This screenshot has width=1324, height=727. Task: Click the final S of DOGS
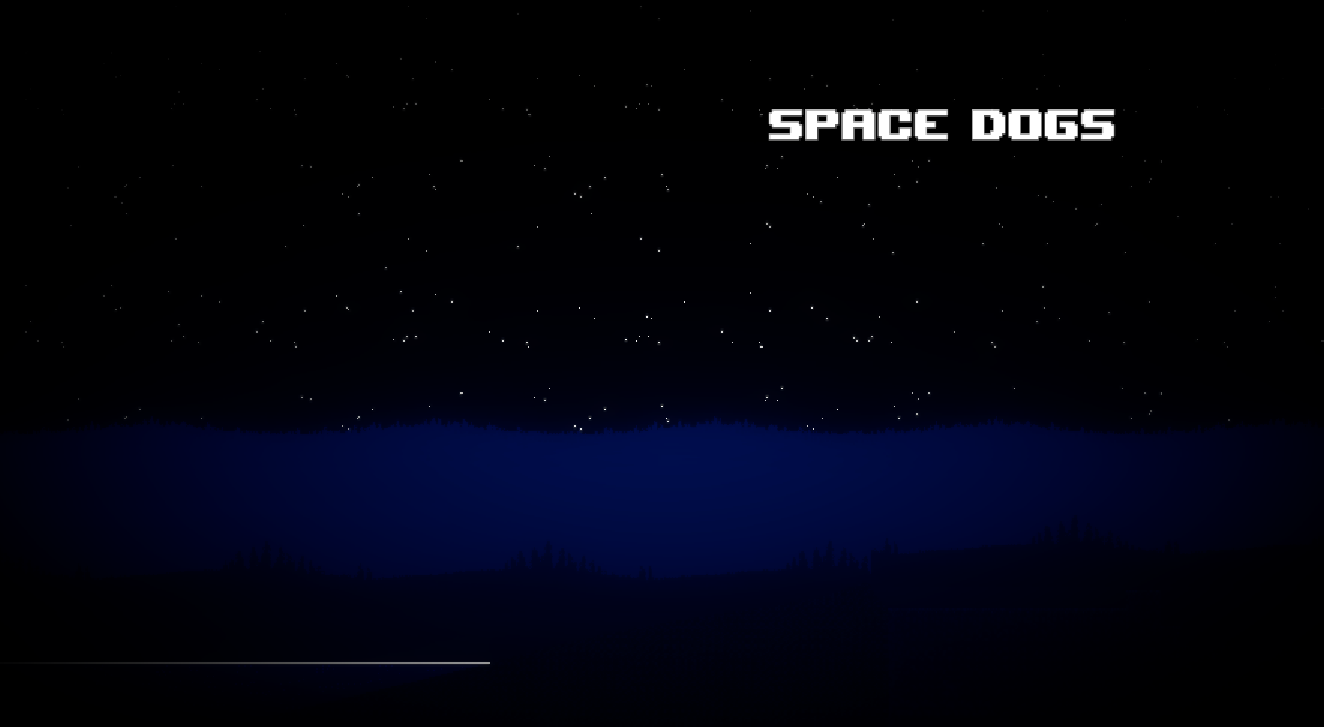coord(1100,124)
